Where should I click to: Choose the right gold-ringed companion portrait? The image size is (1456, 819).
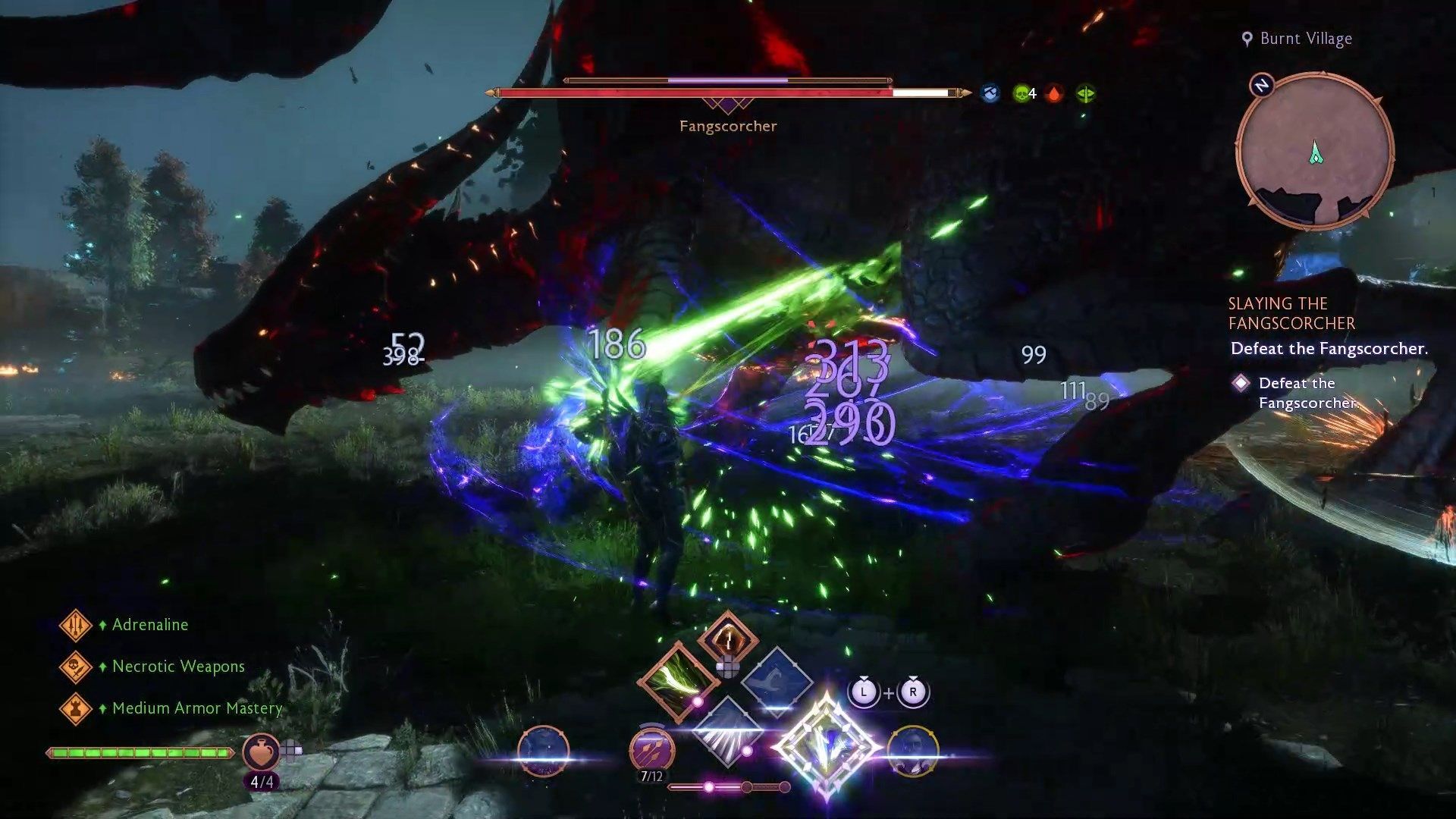point(913,751)
